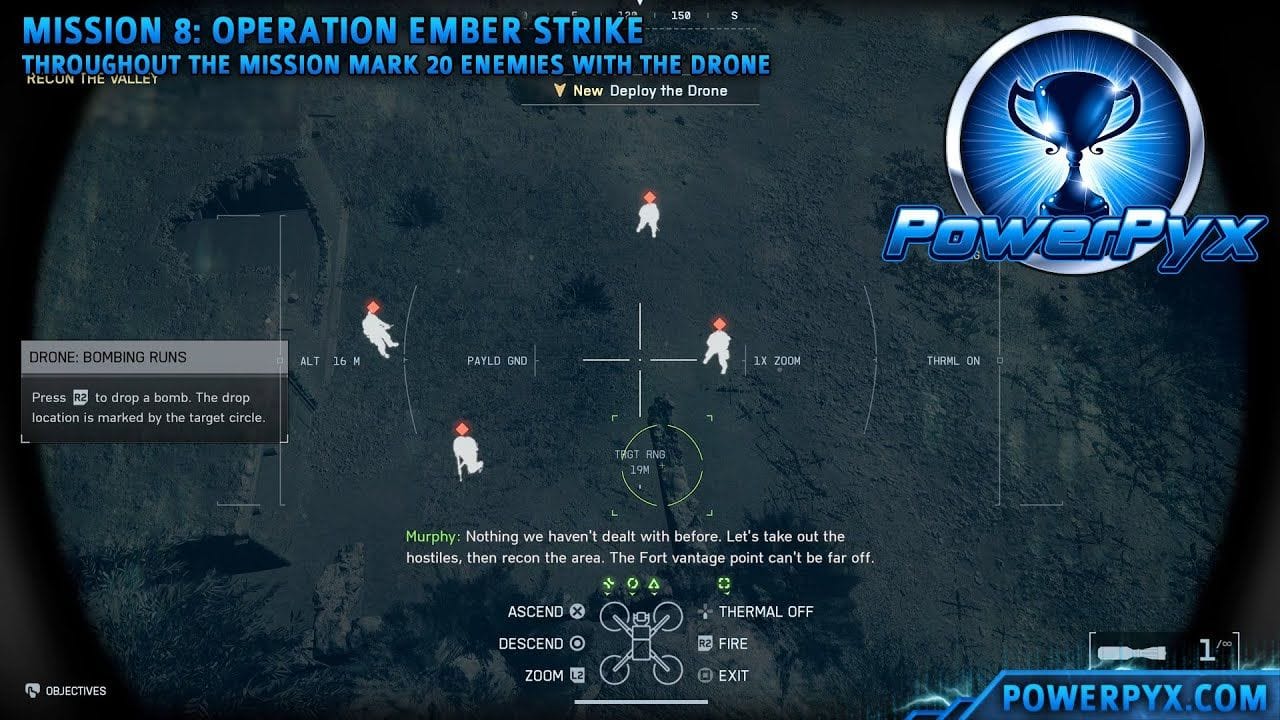The image size is (1280, 720).
Task: Click the R2 badge next to FIRE
Action: tap(703, 643)
